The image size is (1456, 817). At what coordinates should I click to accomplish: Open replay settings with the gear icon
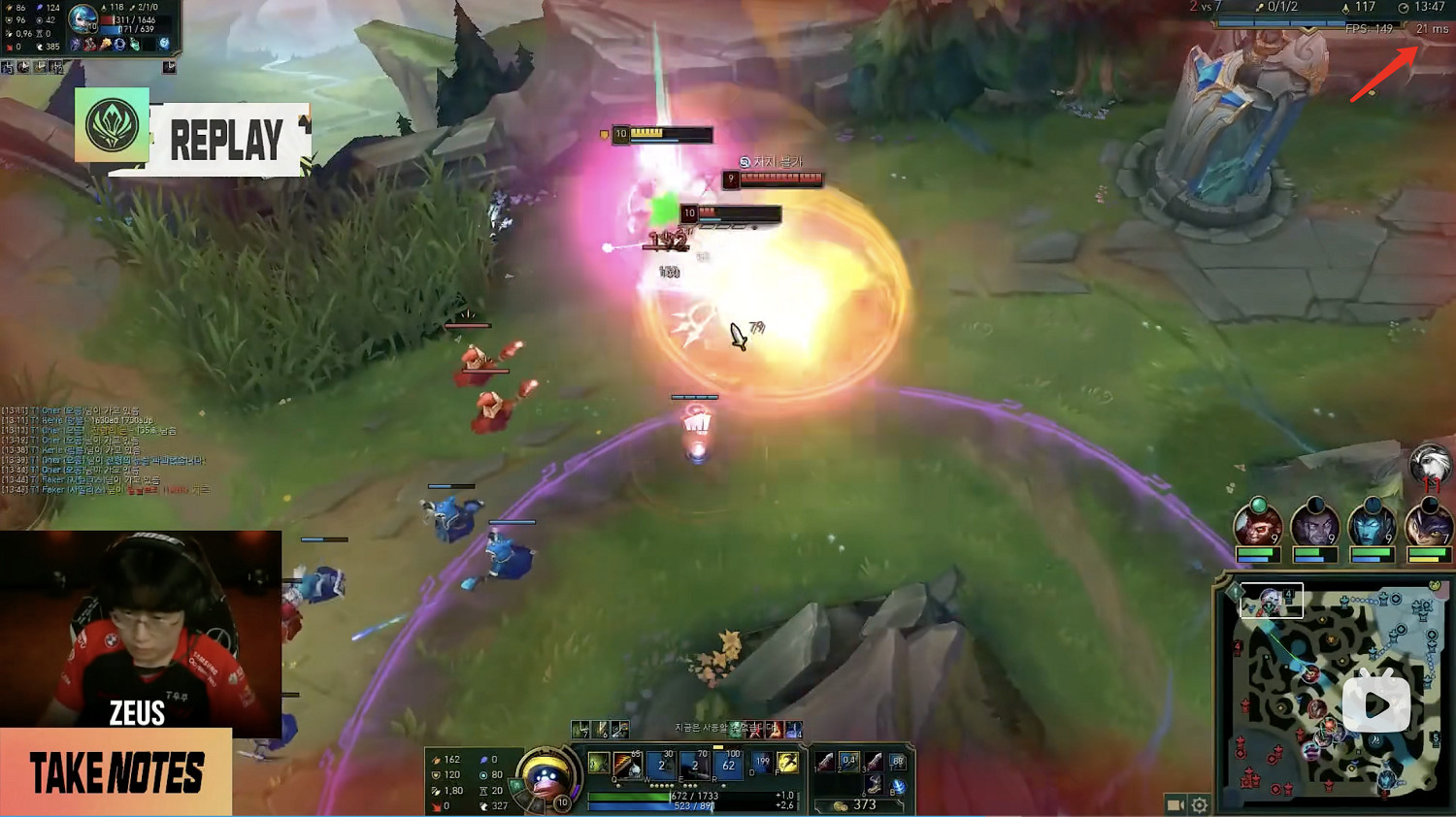1200,805
